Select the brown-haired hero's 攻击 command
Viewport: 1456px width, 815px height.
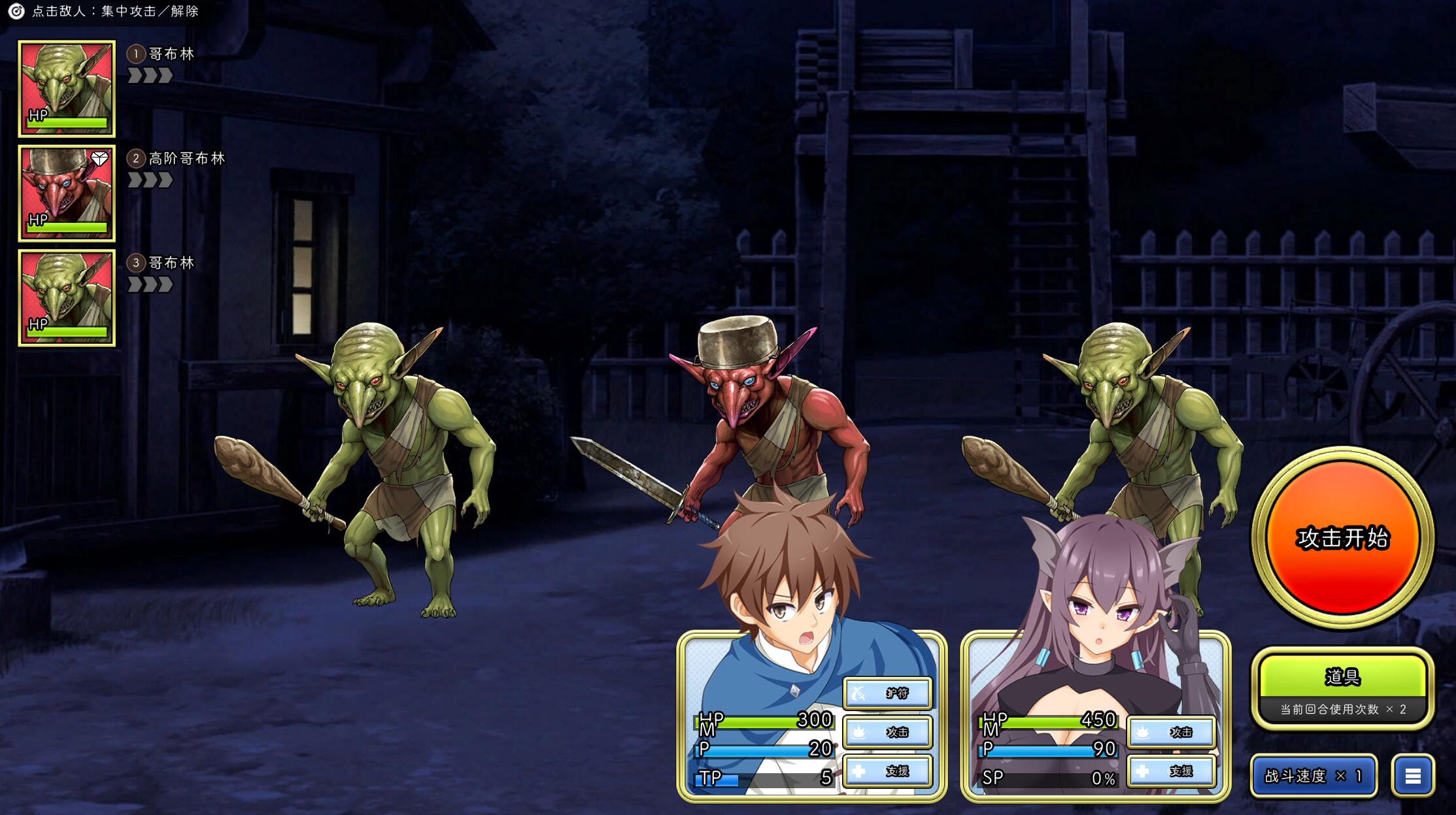coord(887,732)
